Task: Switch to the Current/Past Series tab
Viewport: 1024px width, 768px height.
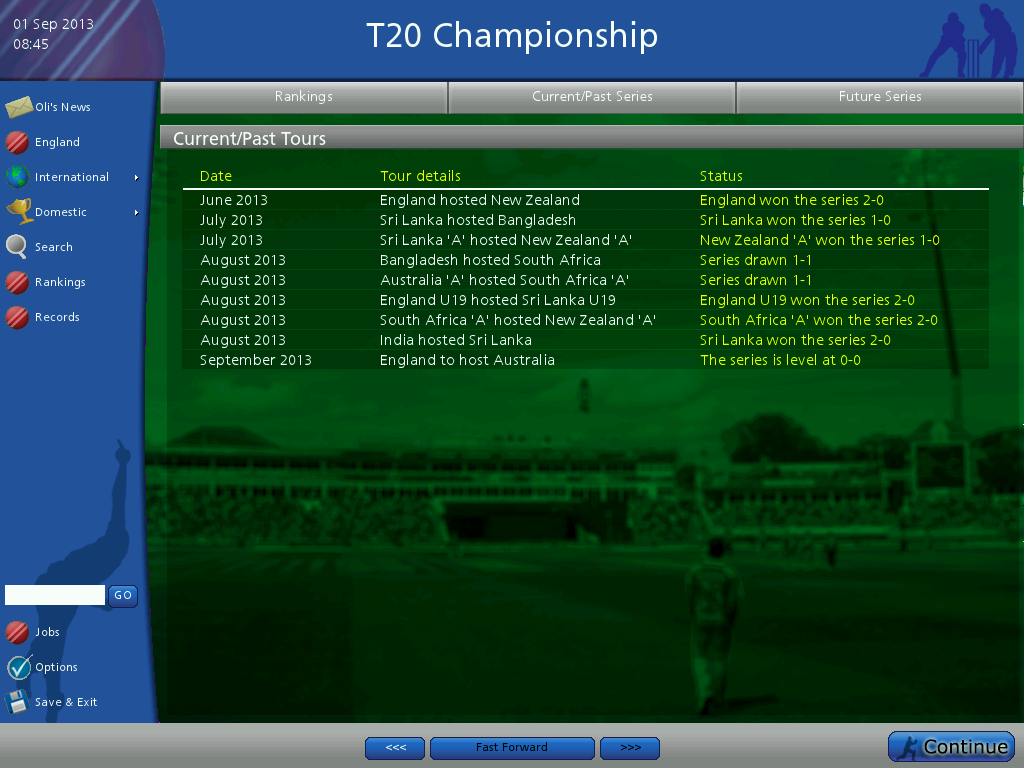Action: pos(592,97)
